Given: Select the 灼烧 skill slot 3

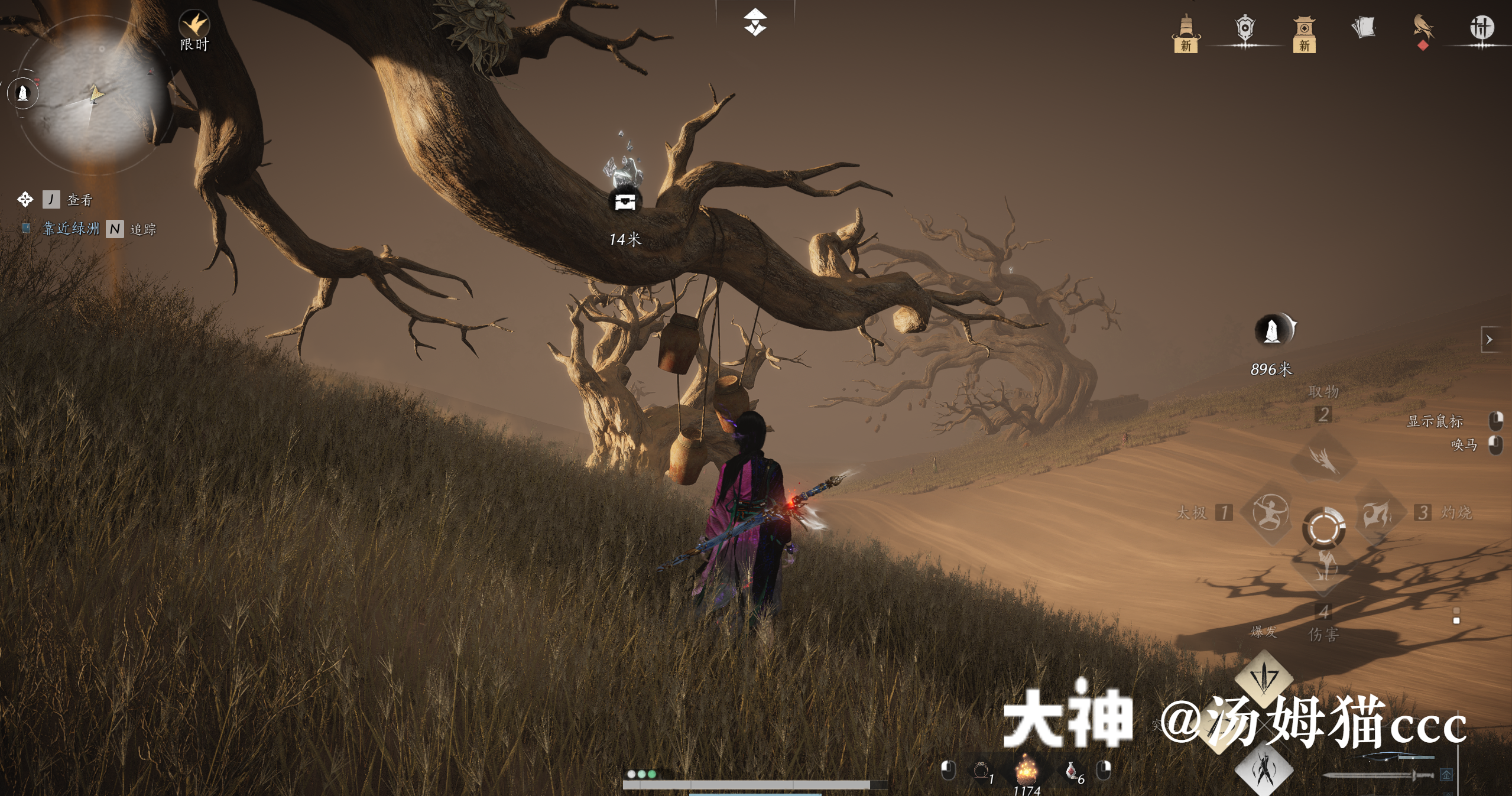Looking at the screenshot, I should pos(1377,514).
